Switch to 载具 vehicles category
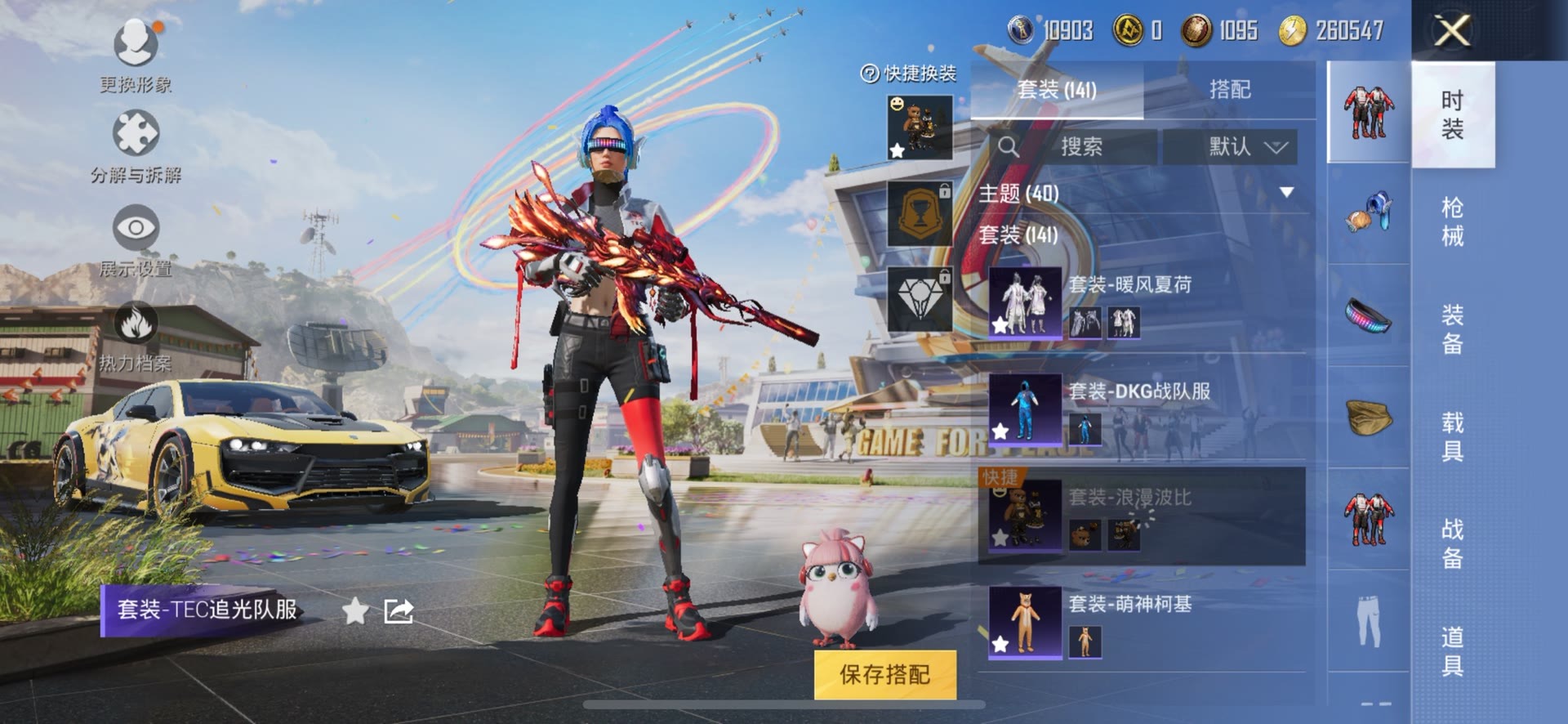Viewport: 1568px width, 724px height. [1451, 436]
